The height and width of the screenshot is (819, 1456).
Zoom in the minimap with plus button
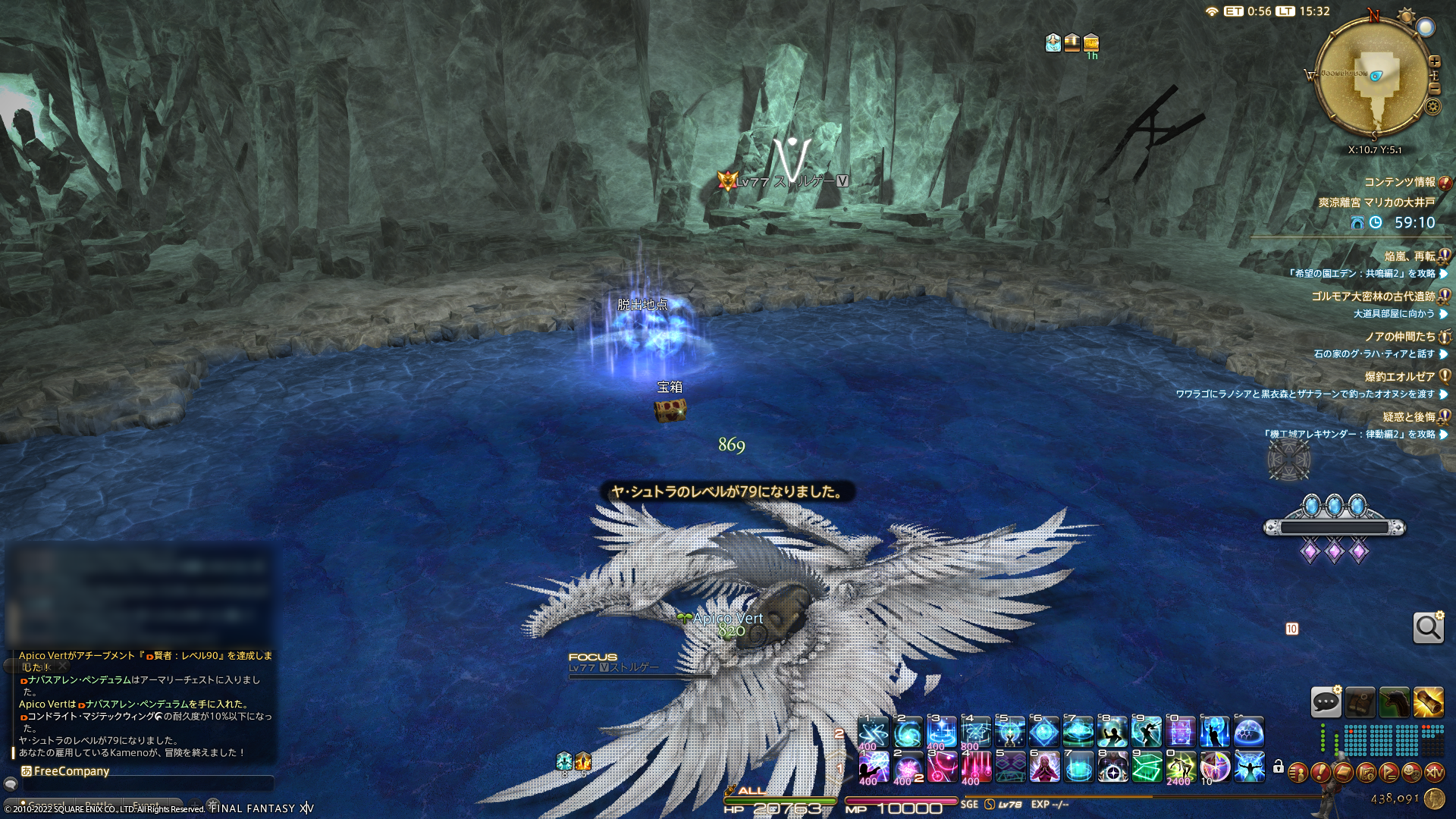coord(1434,61)
